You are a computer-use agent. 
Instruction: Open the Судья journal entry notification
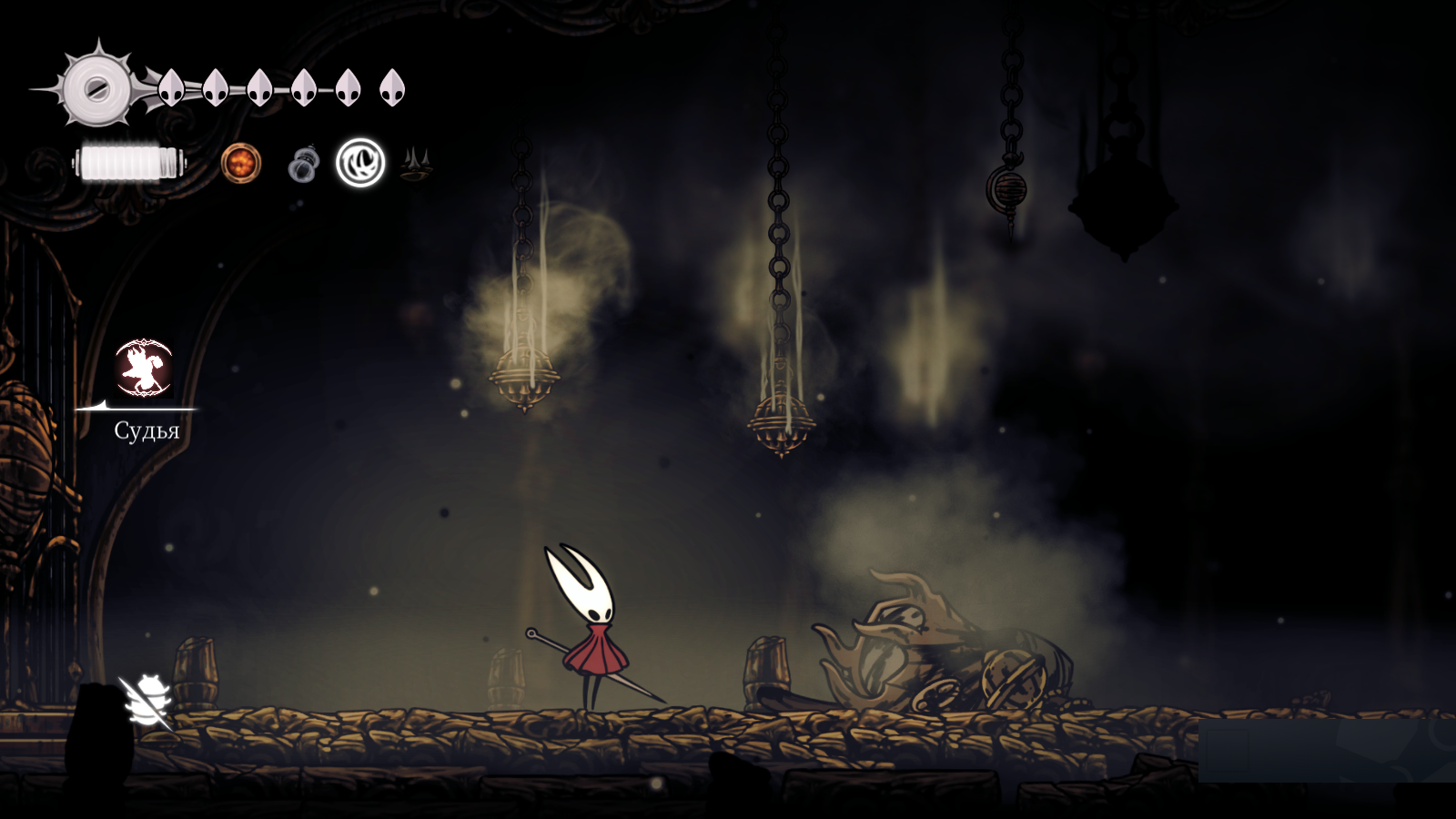[144, 369]
